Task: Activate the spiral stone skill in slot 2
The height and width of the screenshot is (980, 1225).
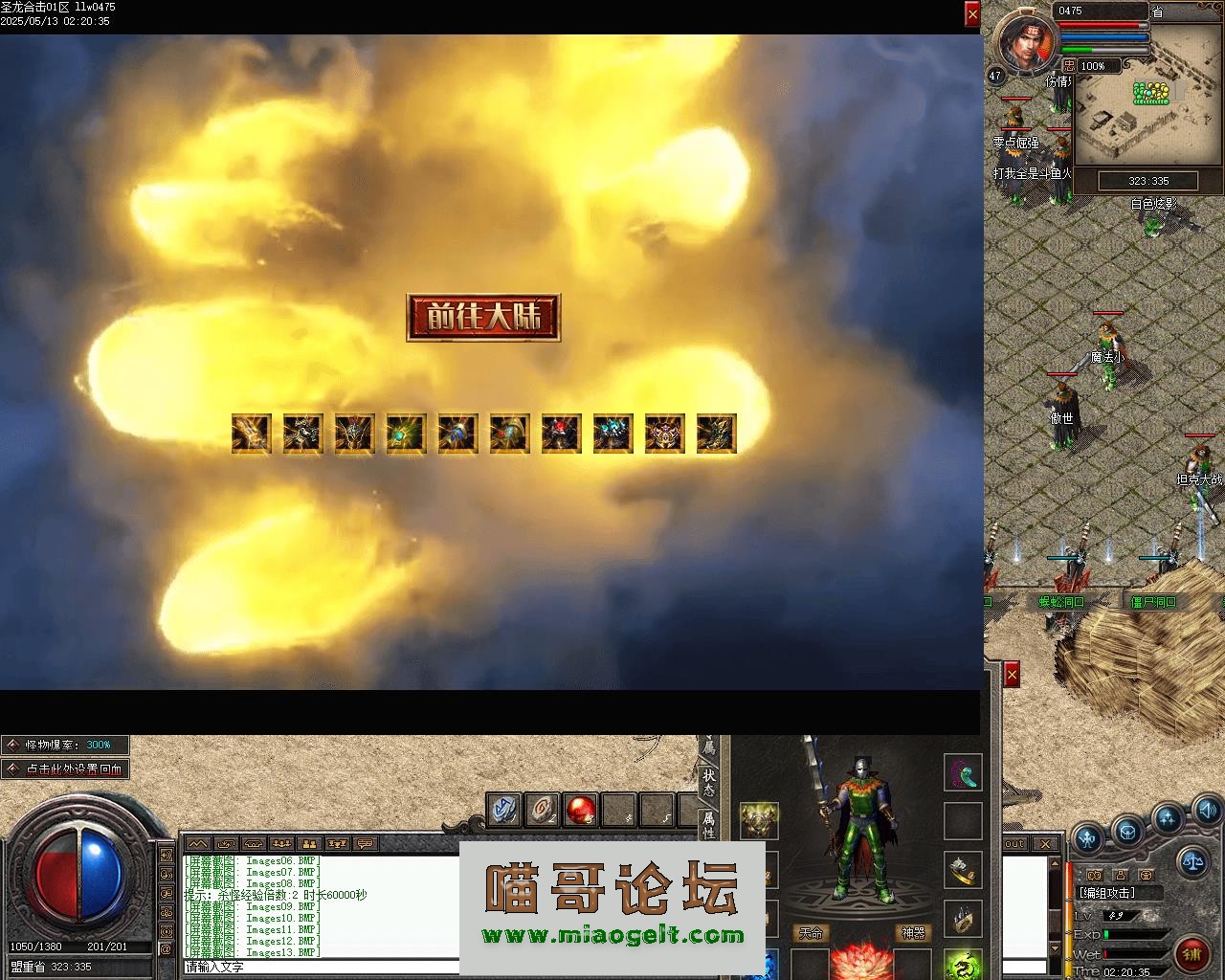Action: tap(542, 810)
